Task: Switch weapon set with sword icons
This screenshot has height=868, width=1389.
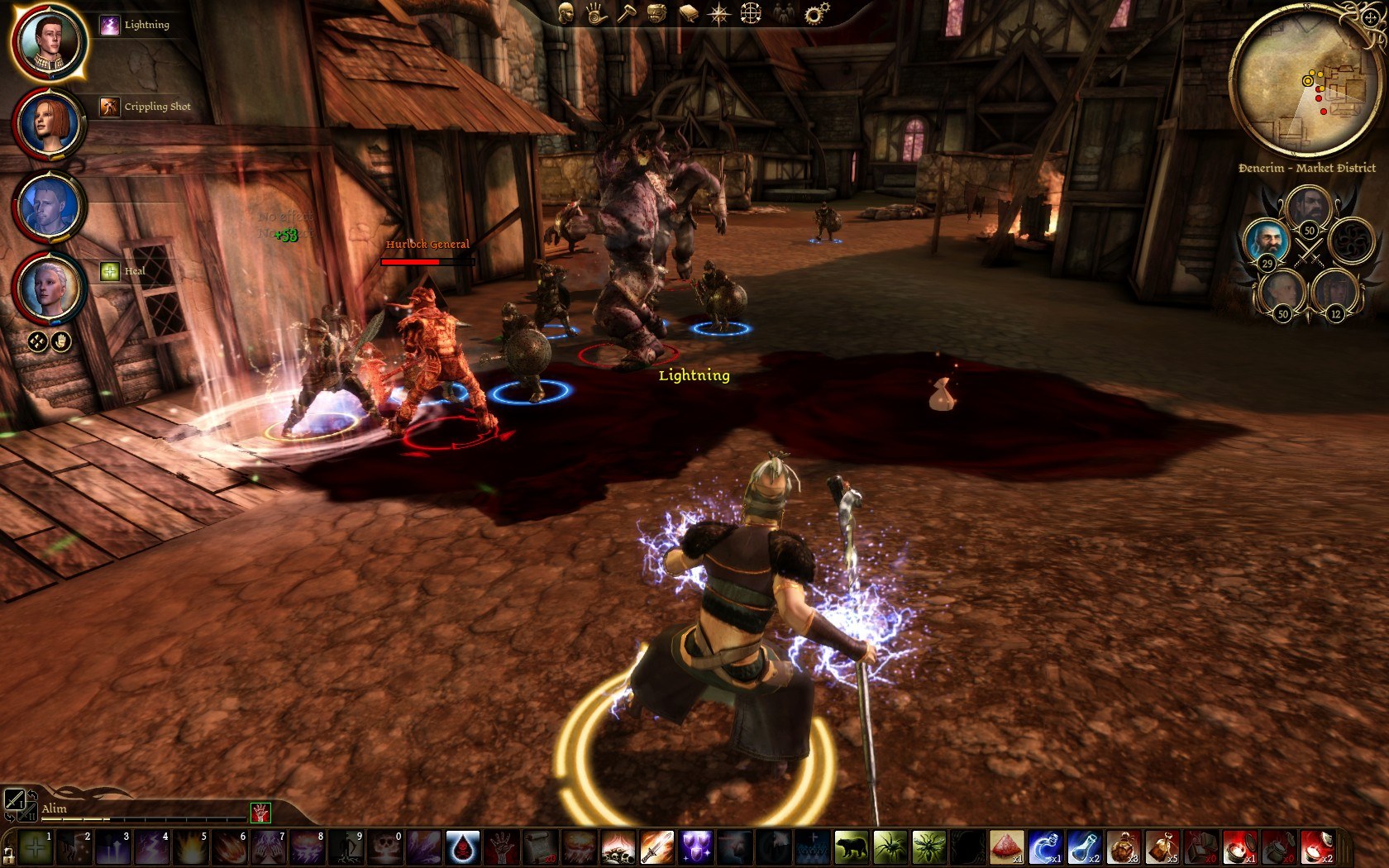Action: (x=14, y=799)
